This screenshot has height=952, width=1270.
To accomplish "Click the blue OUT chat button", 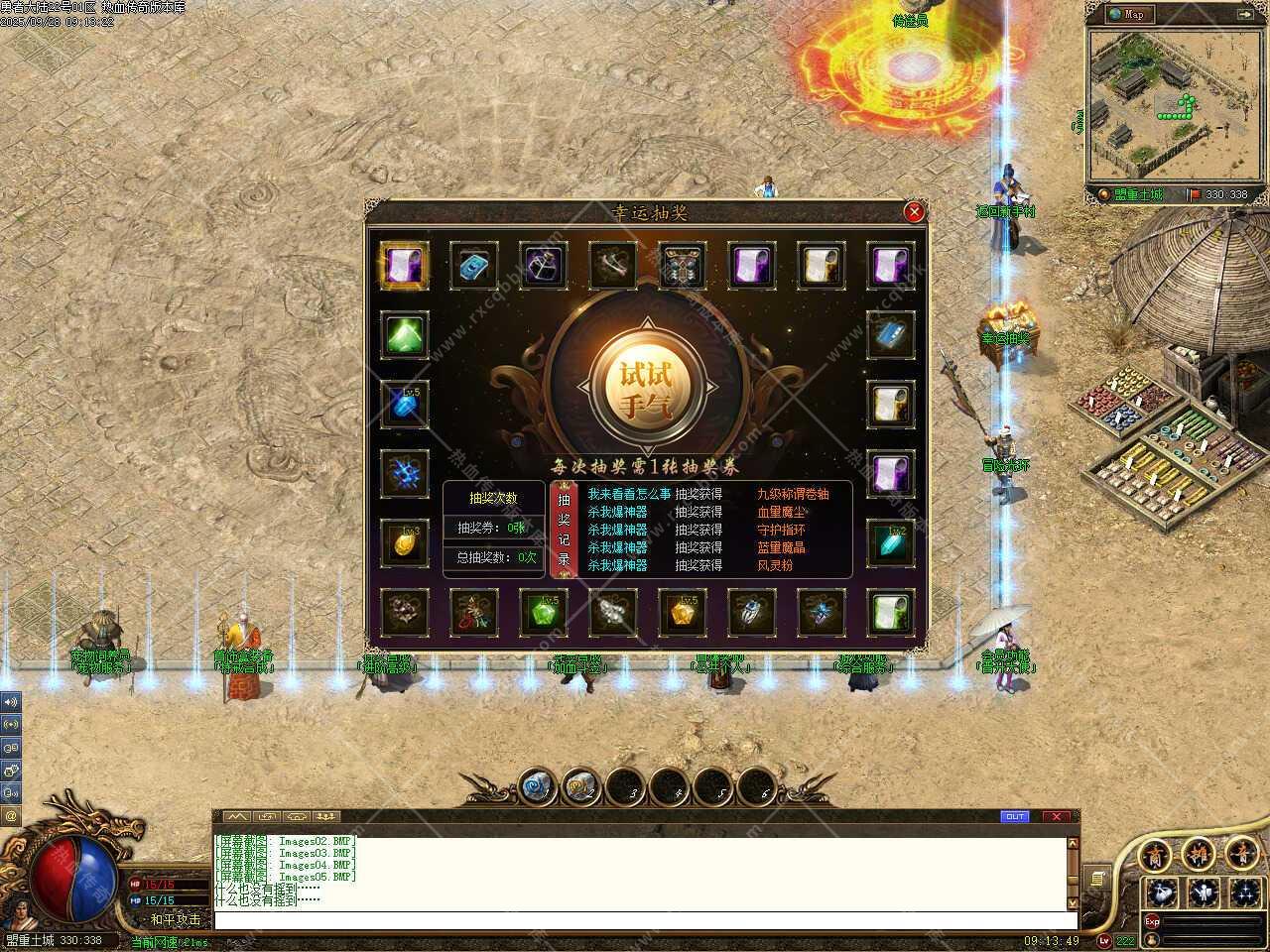I will [x=1015, y=816].
